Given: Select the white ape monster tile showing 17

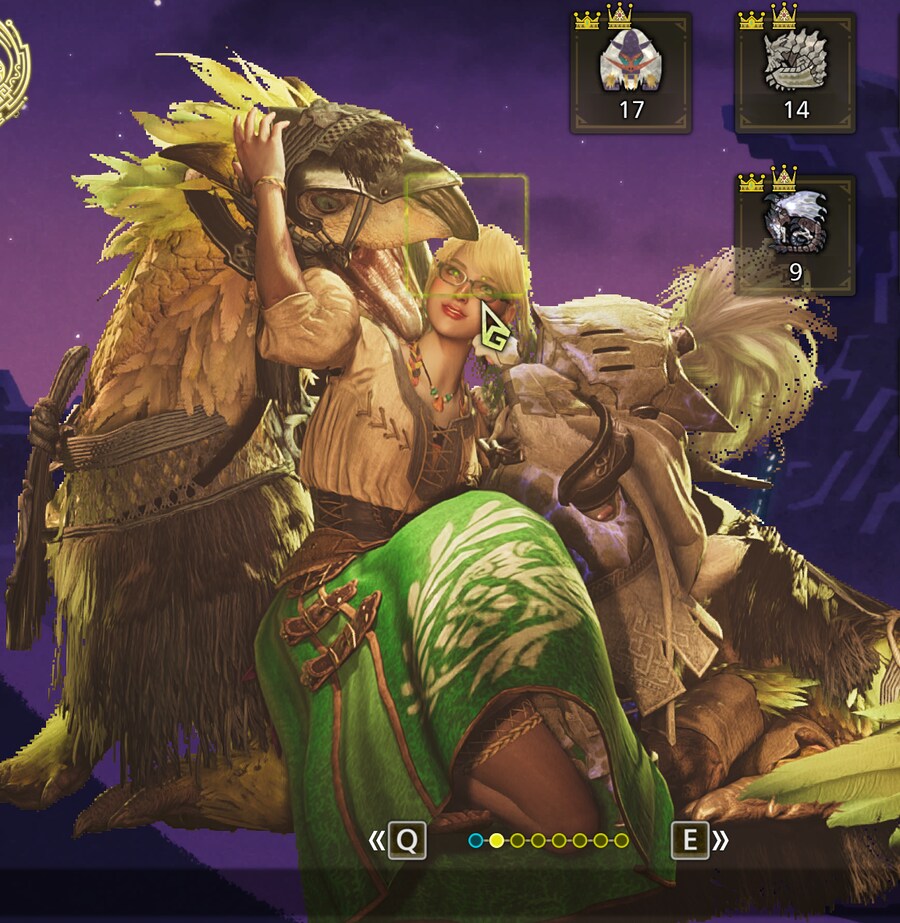Looking at the screenshot, I should click(630, 73).
